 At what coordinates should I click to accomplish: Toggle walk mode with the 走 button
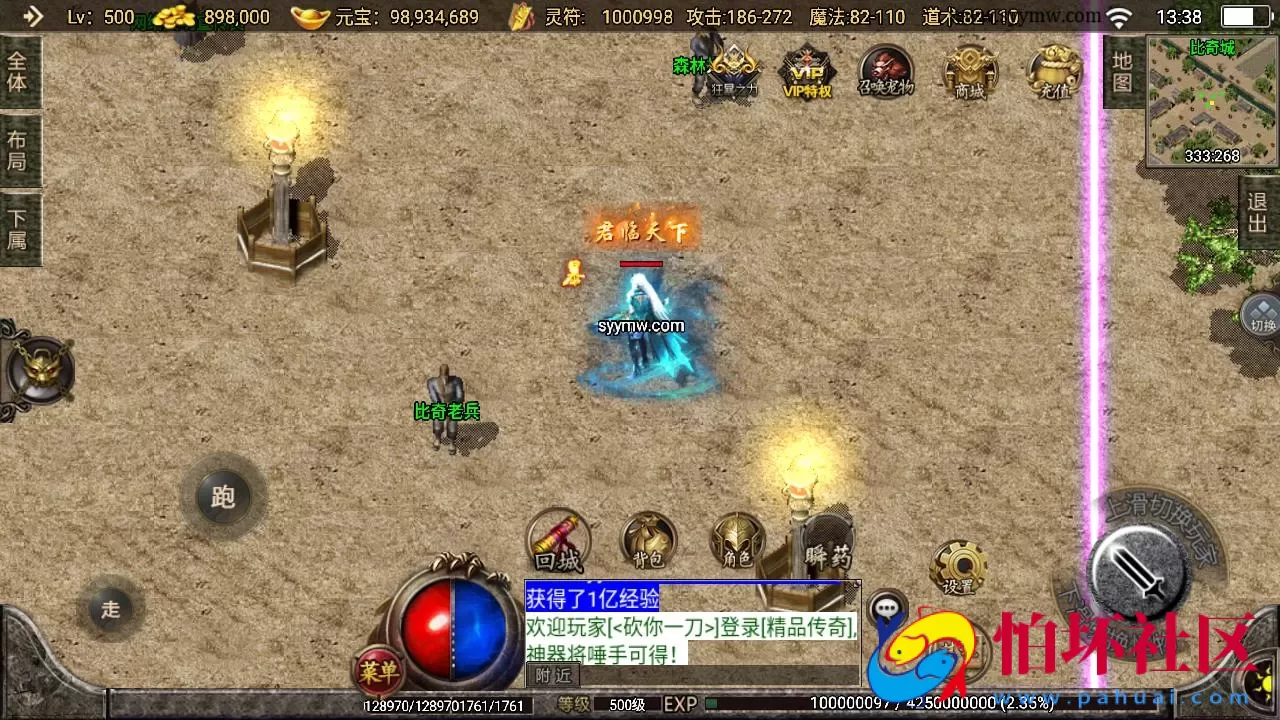click(110, 610)
